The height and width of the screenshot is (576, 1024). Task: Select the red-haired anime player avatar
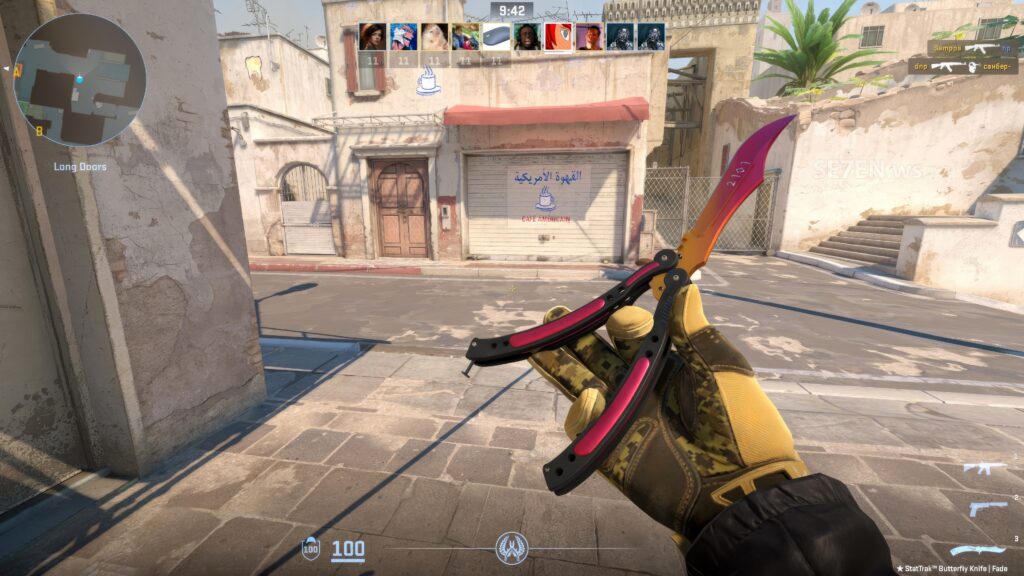pos(558,37)
